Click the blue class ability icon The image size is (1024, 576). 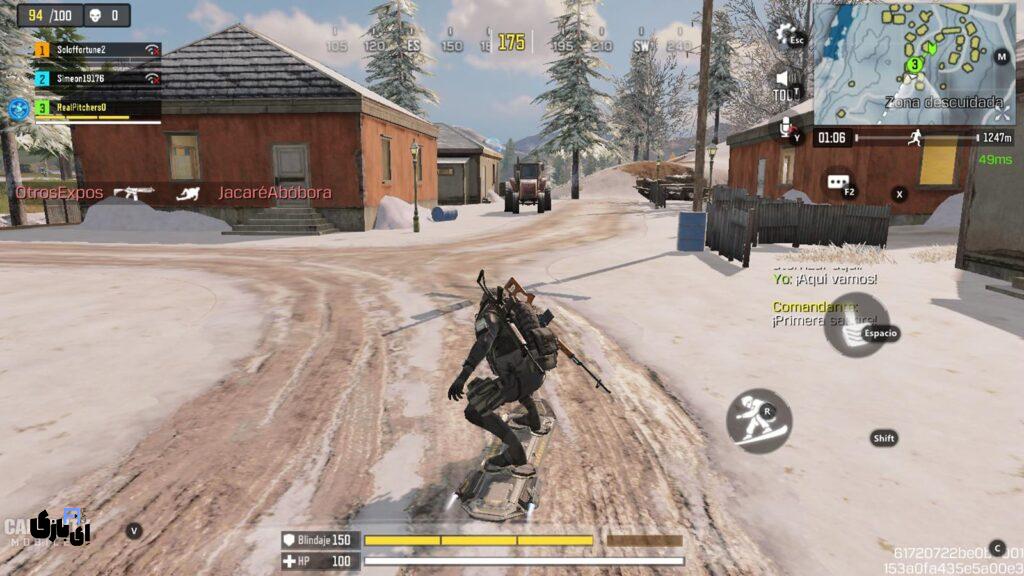click(x=18, y=108)
